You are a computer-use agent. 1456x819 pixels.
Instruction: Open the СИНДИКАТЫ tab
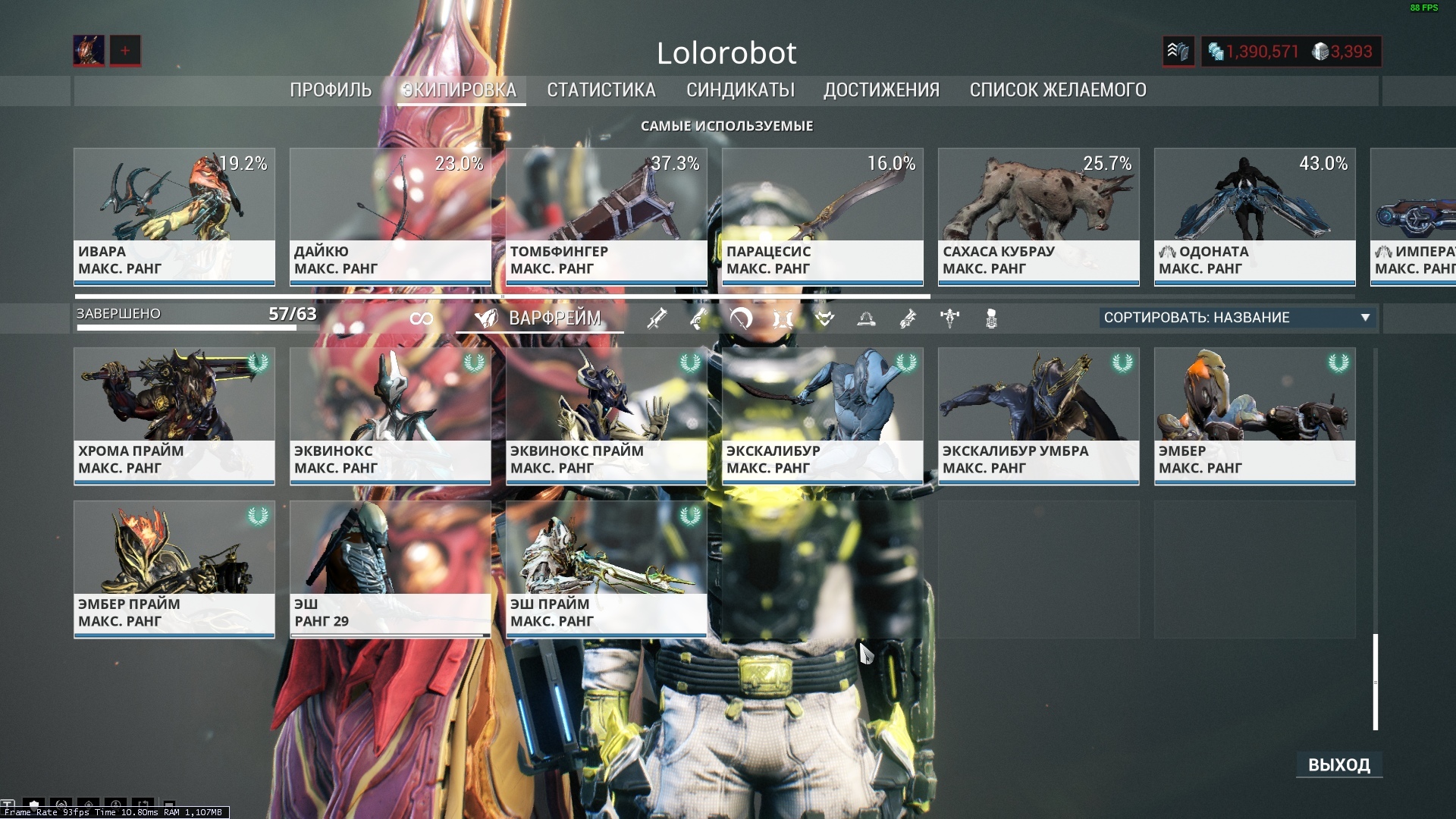741,89
